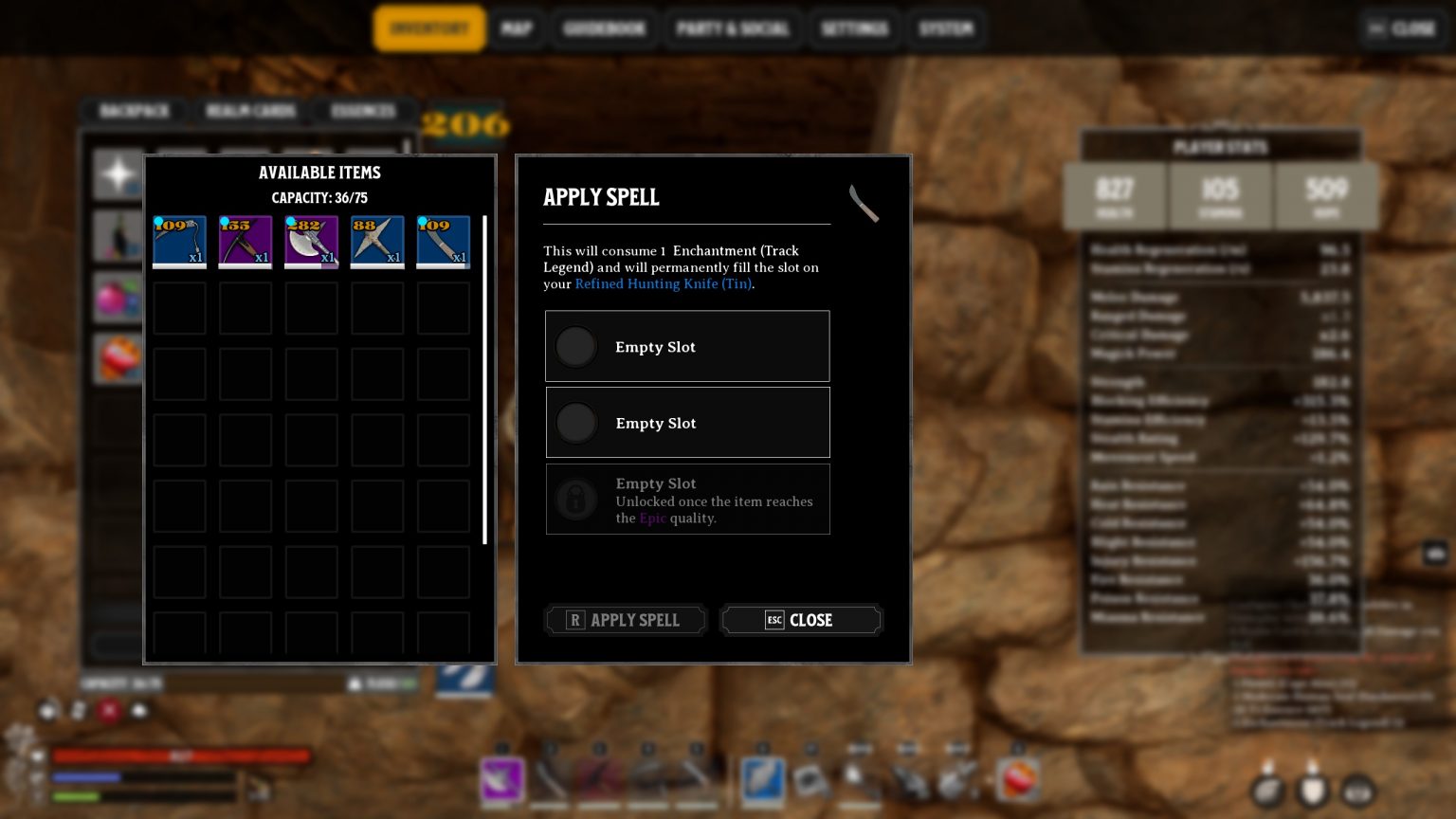Switch to the Realm Cards tab

pos(249,111)
